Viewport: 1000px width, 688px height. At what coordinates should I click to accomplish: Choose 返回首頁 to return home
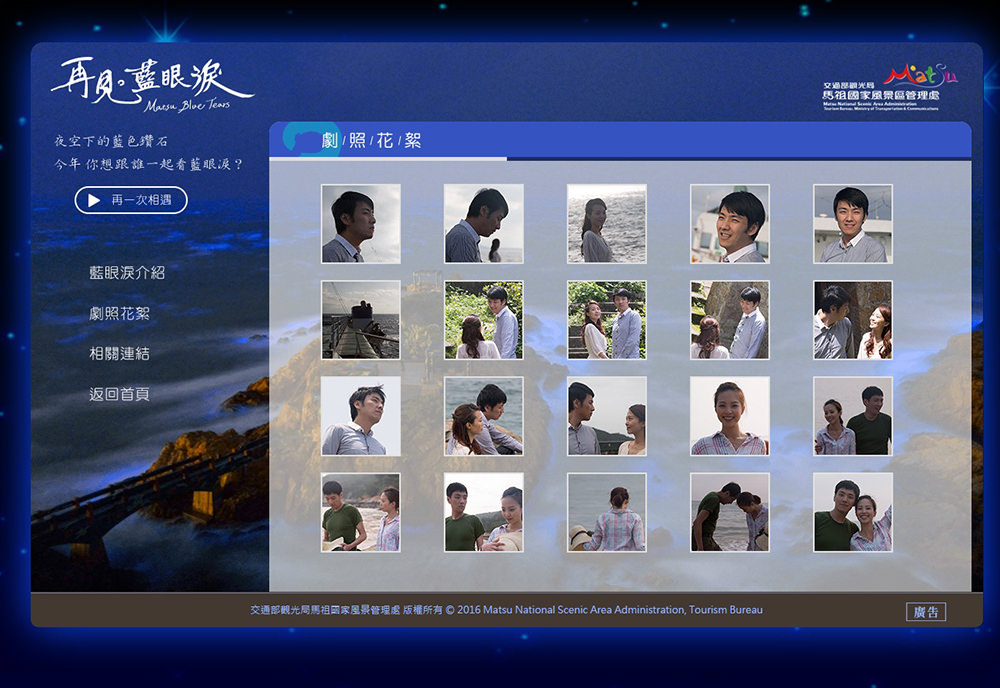[119, 394]
